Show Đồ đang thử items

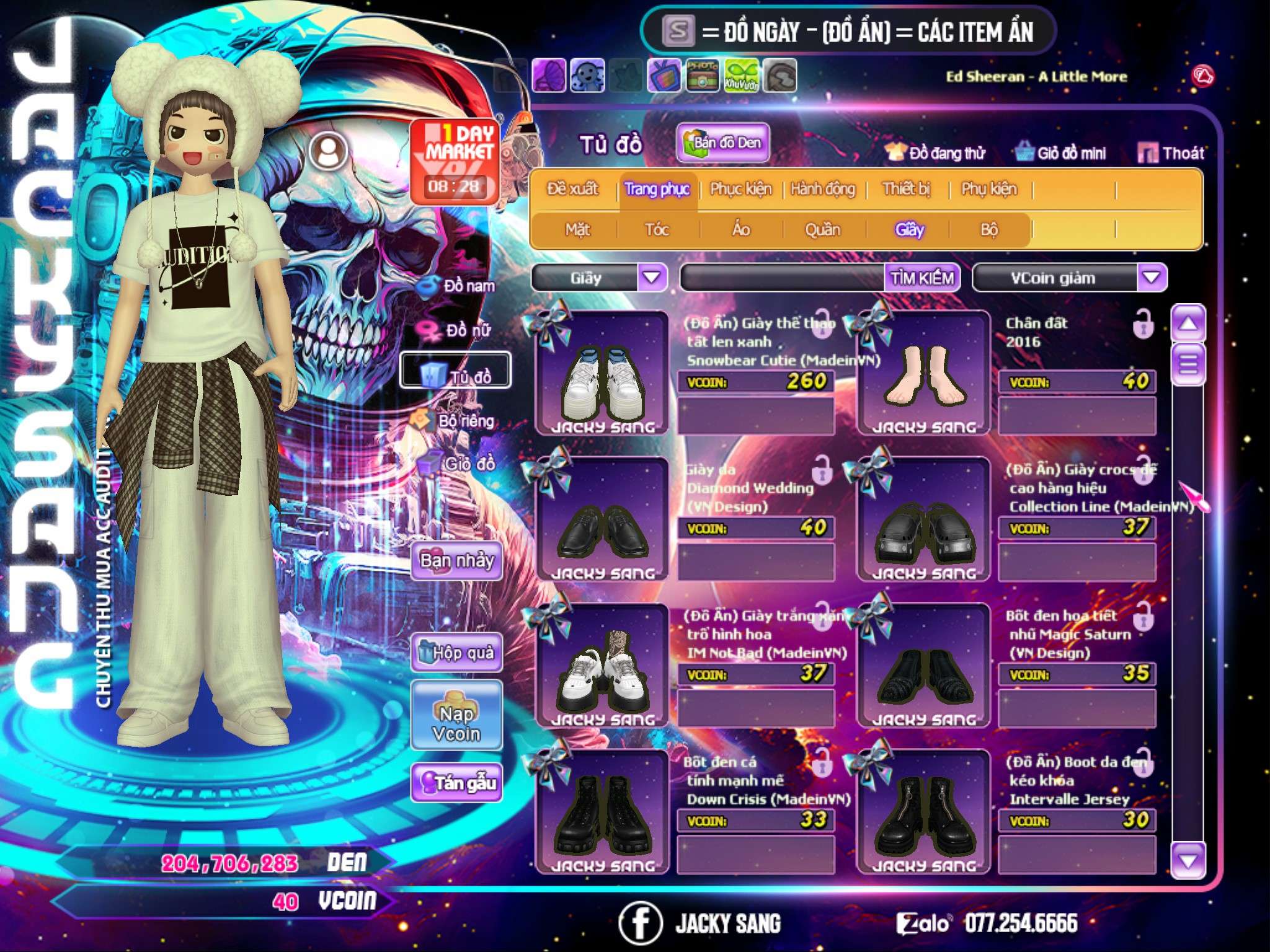tap(935, 153)
